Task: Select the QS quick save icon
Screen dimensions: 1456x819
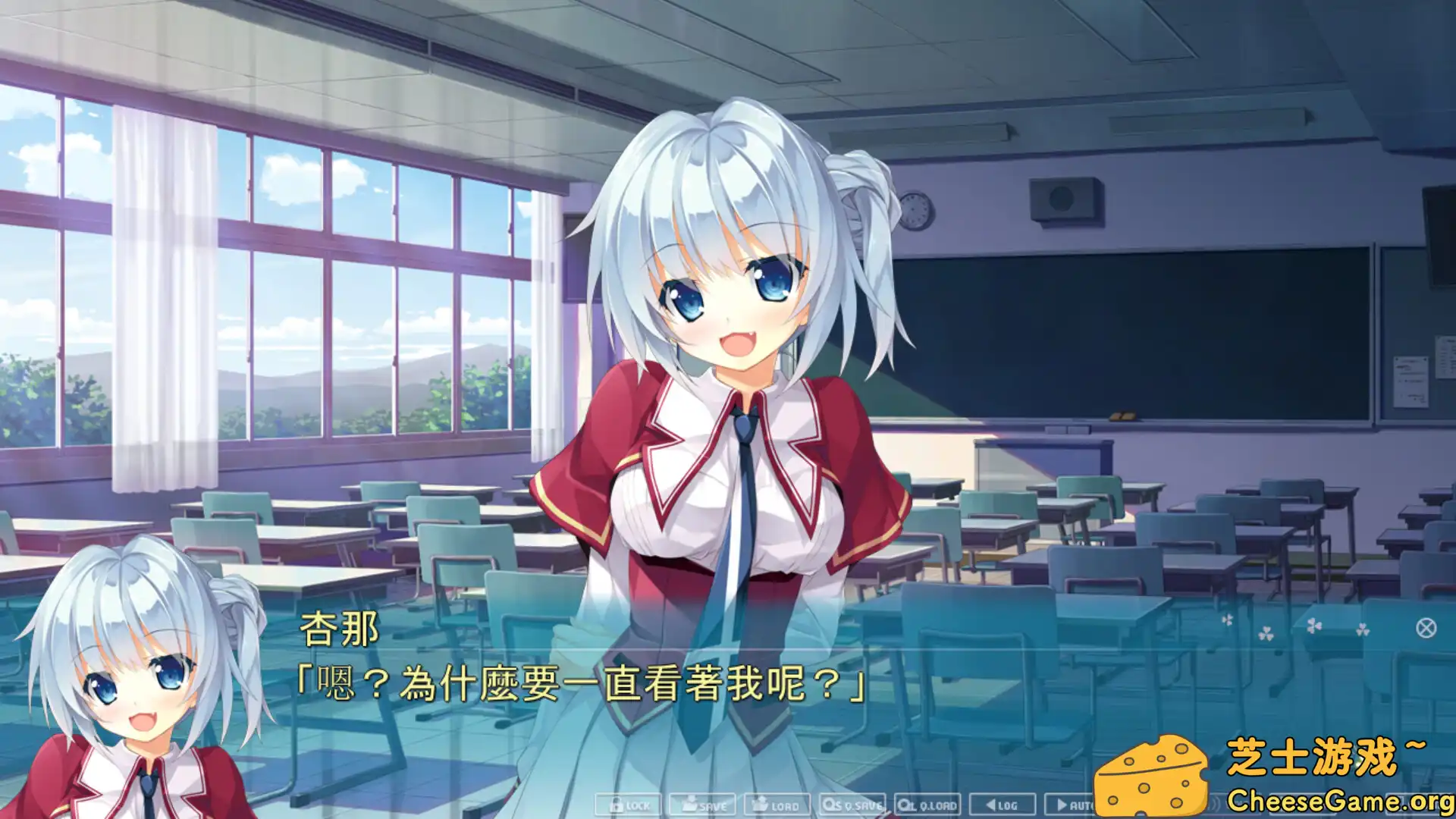Action: point(831,805)
